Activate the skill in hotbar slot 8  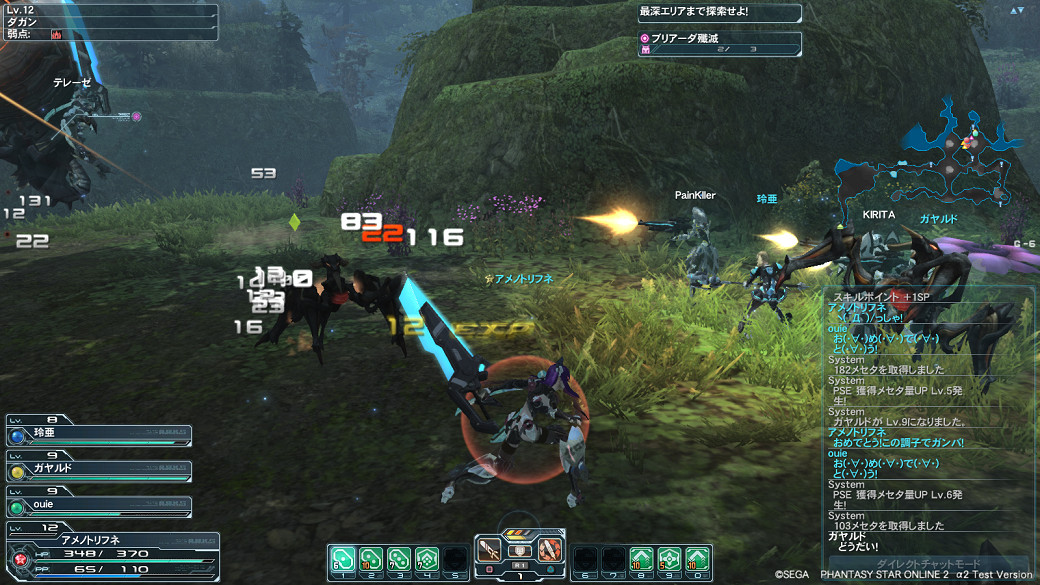(641, 556)
